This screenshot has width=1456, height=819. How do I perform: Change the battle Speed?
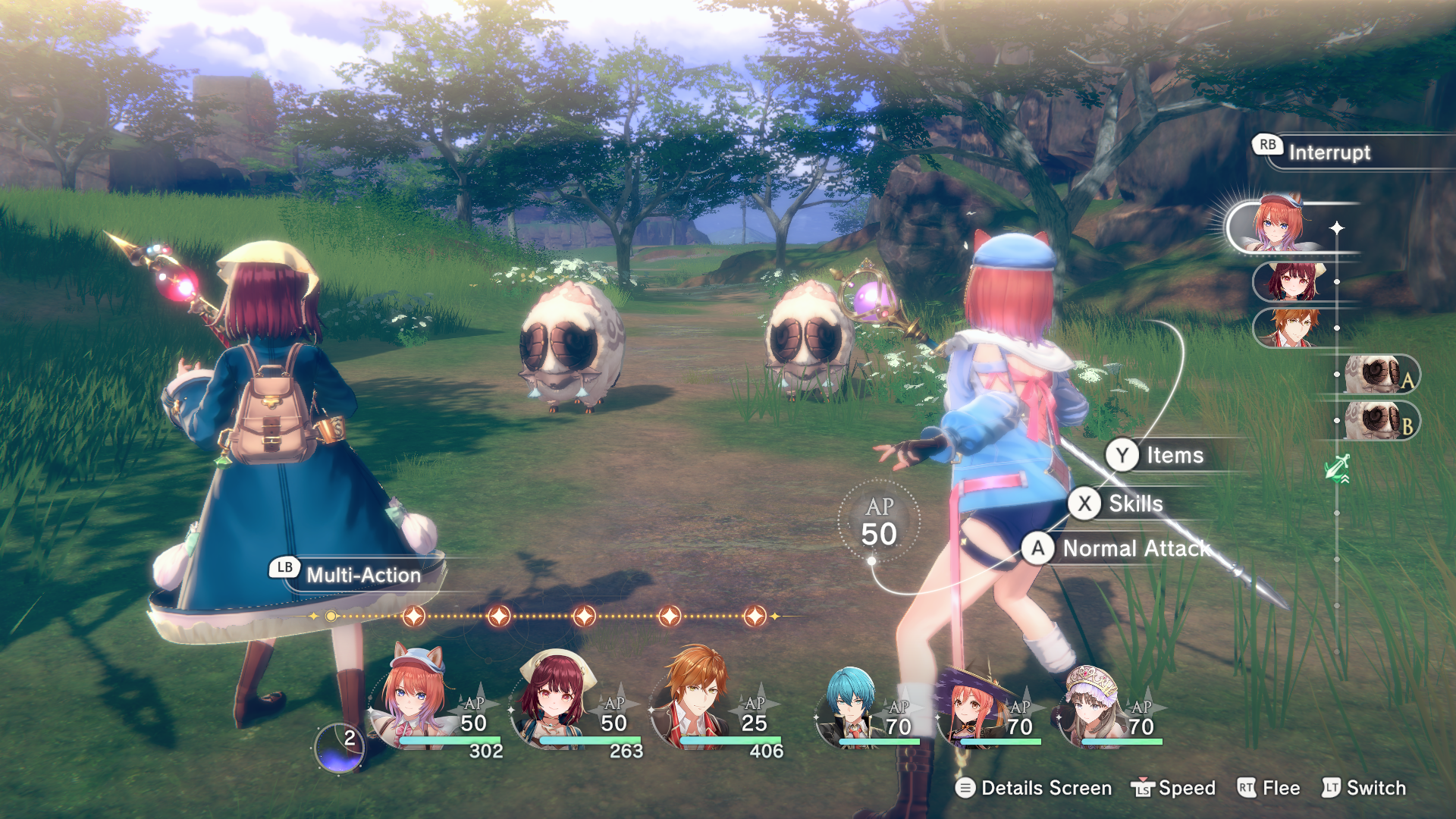tap(1185, 788)
